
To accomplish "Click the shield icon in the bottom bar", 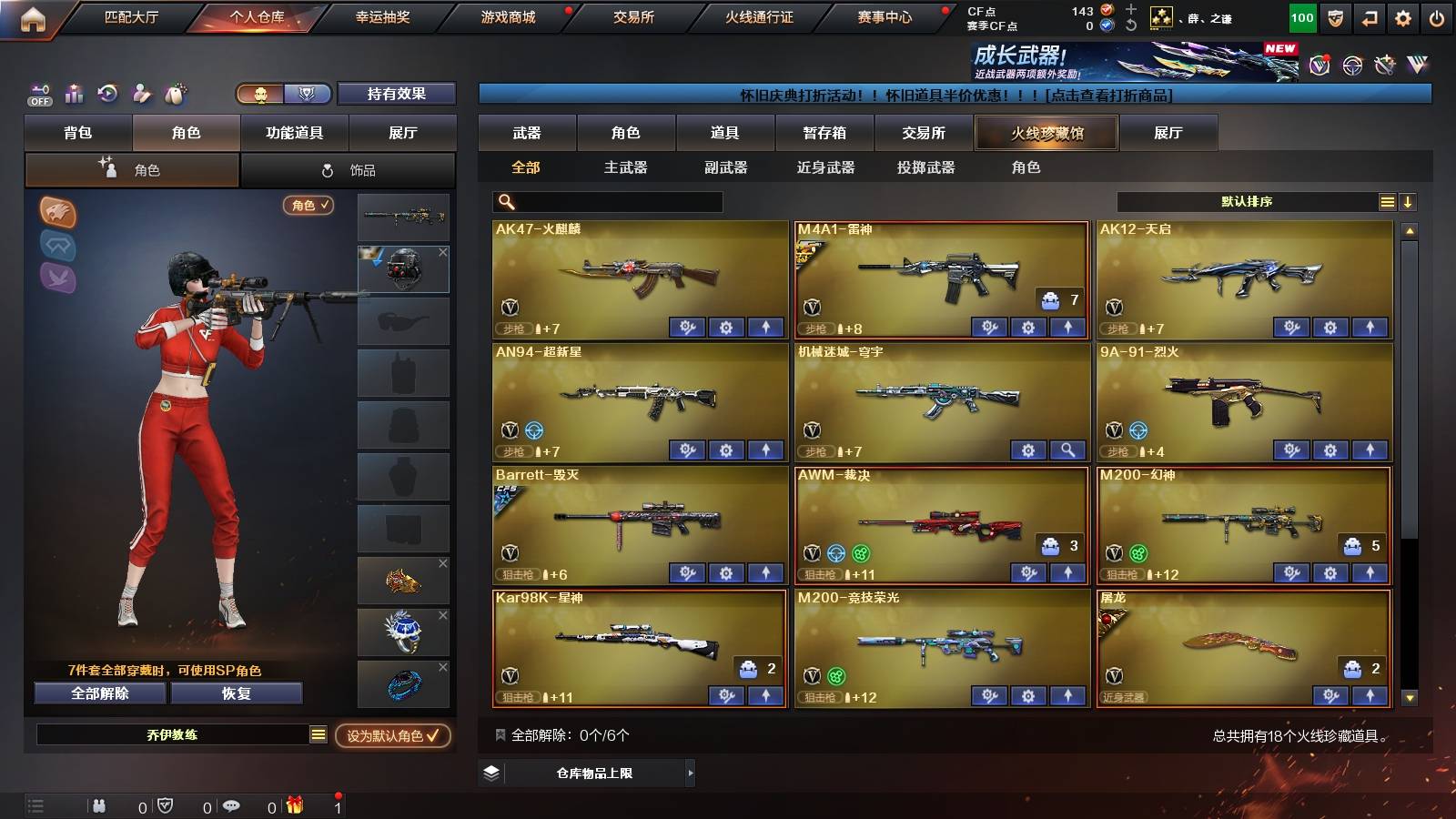I will pyautogui.click(x=164, y=804).
